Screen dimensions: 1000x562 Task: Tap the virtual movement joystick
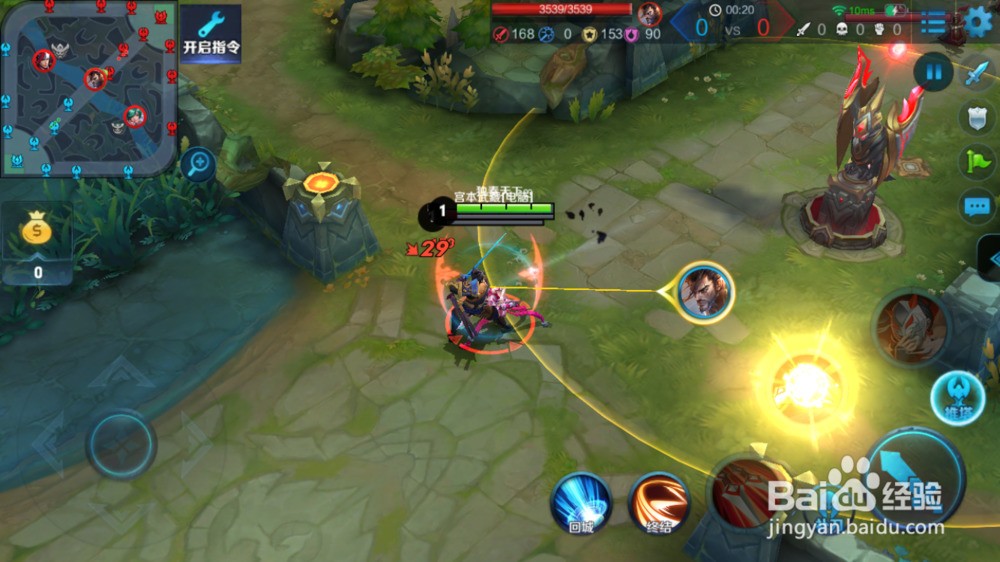121,443
